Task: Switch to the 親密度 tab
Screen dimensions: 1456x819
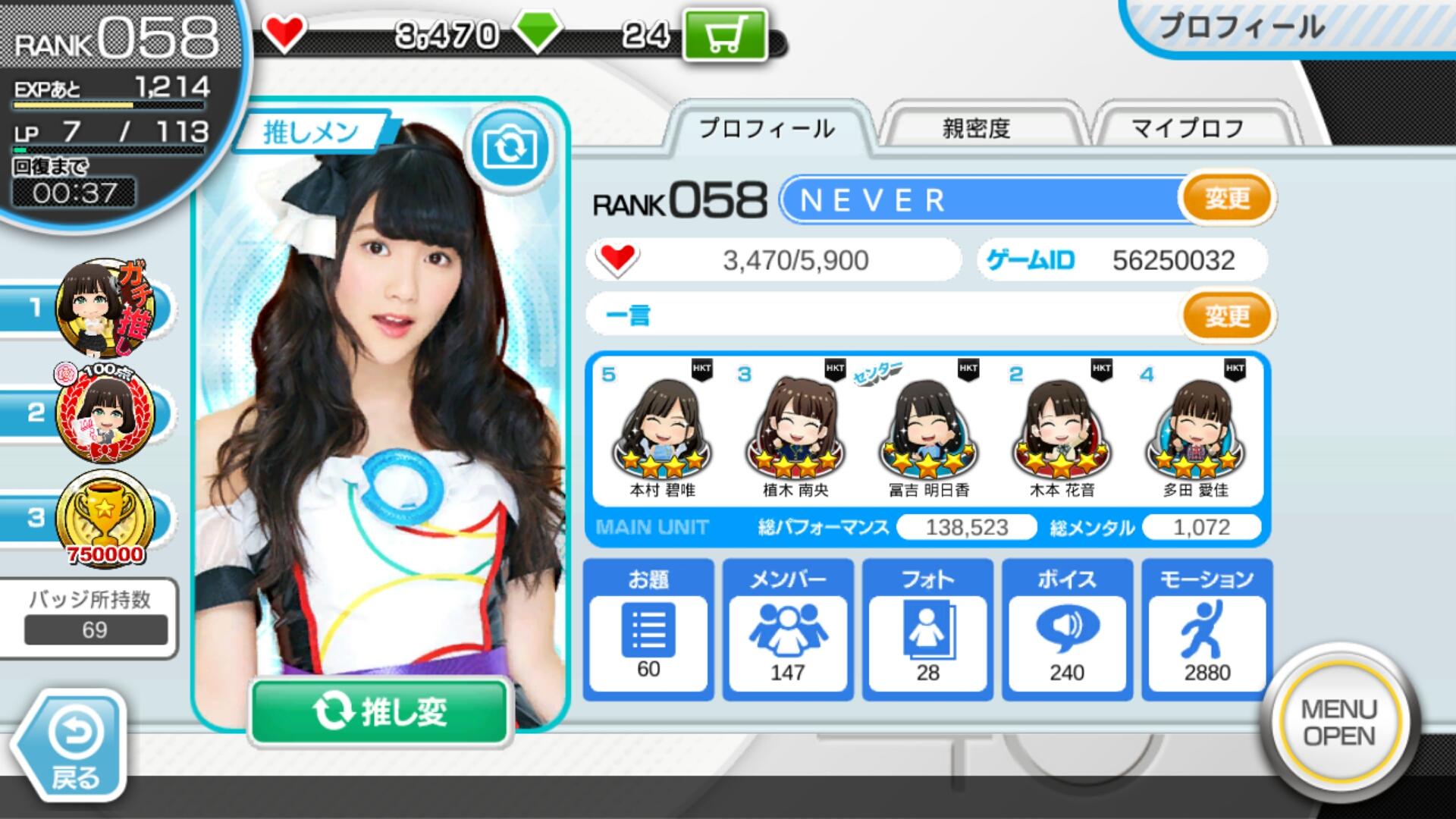Action: coord(977,129)
